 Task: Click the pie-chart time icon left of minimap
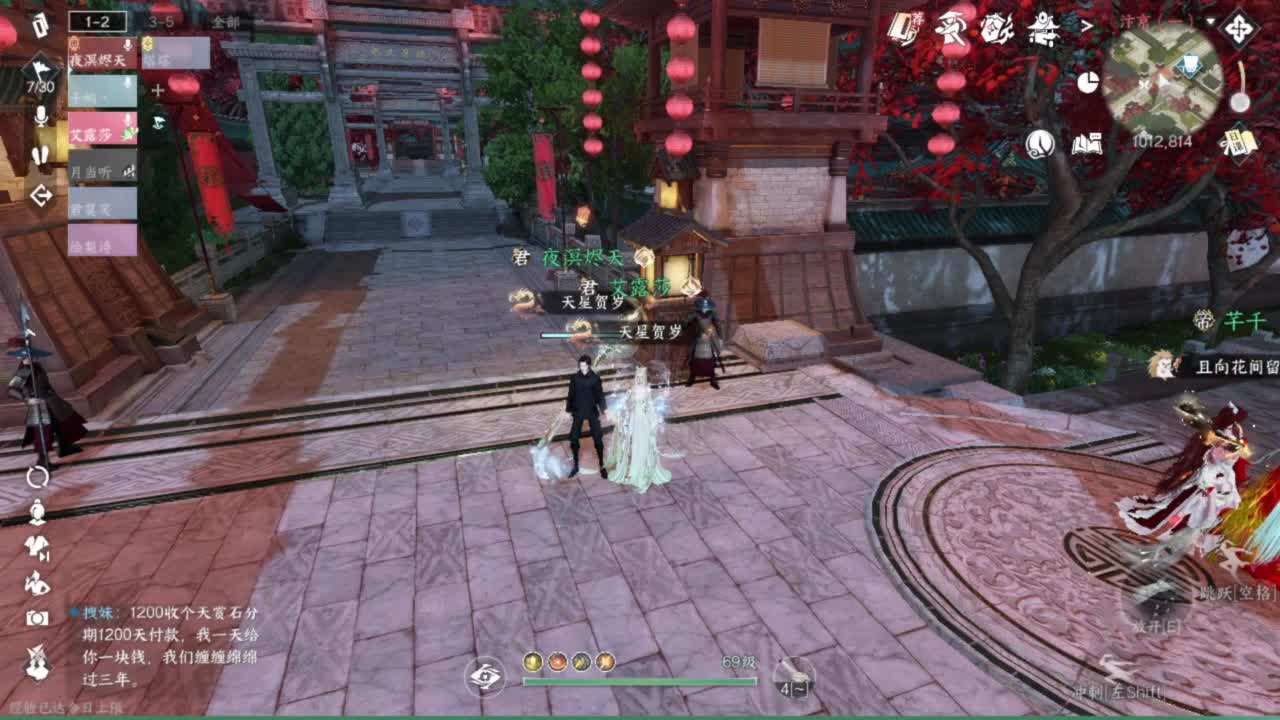1090,82
